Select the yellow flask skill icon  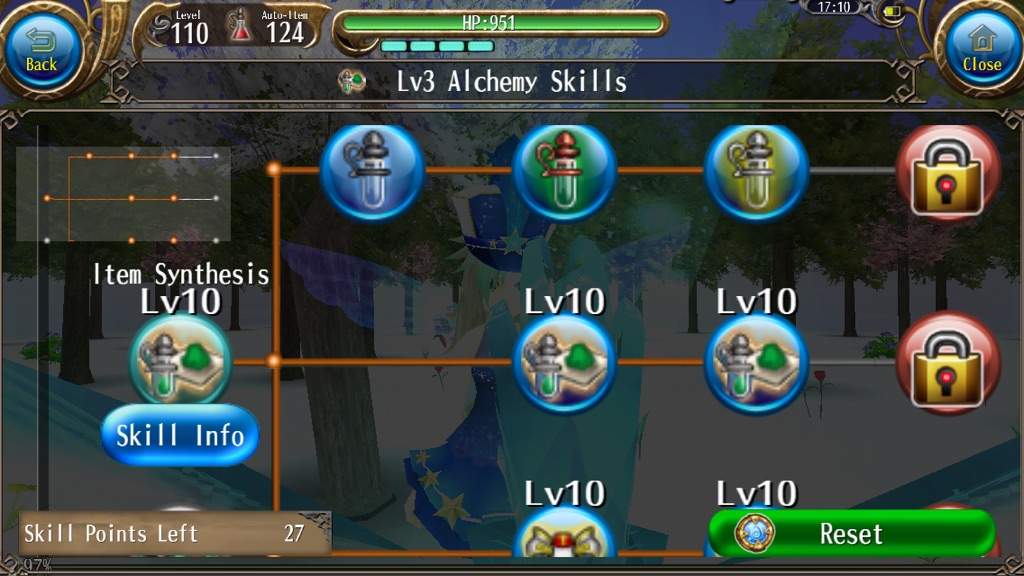pyautogui.click(x=757, y=170)
